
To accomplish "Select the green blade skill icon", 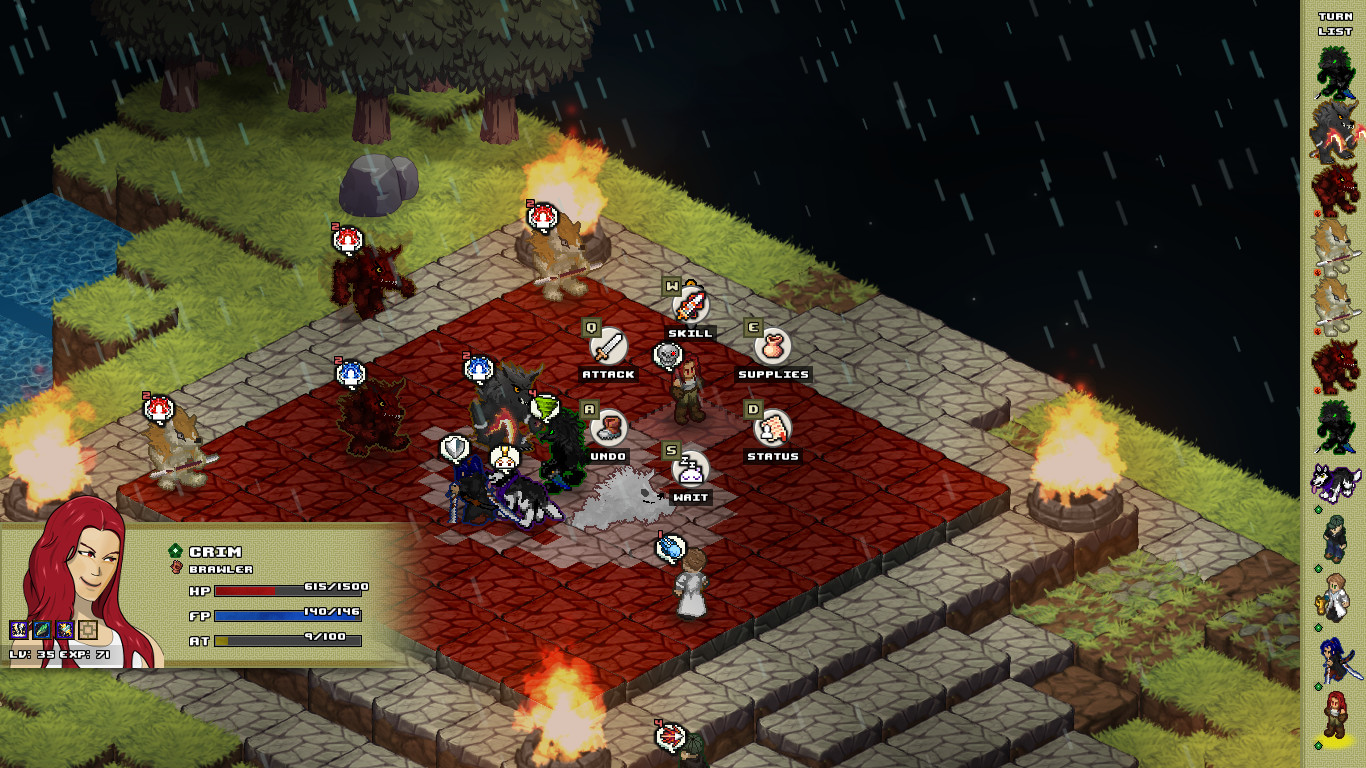I will tap(42, 629).
